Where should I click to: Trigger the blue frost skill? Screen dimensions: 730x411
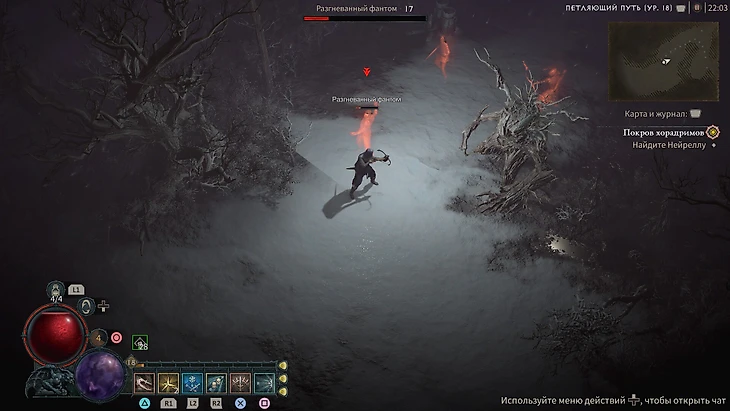point(192,383)
